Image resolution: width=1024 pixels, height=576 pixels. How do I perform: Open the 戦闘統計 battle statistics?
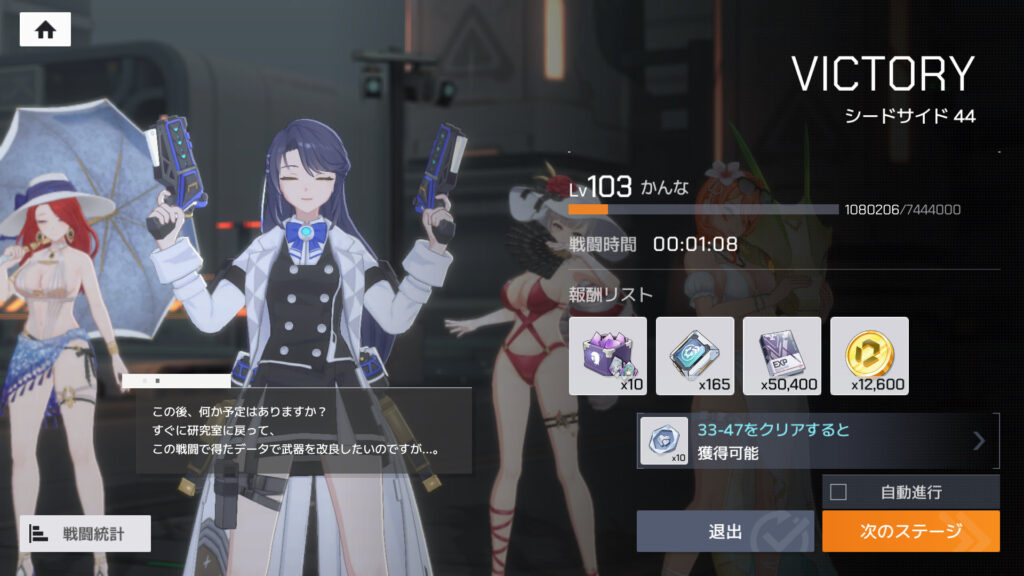click(x=85, y=533)
